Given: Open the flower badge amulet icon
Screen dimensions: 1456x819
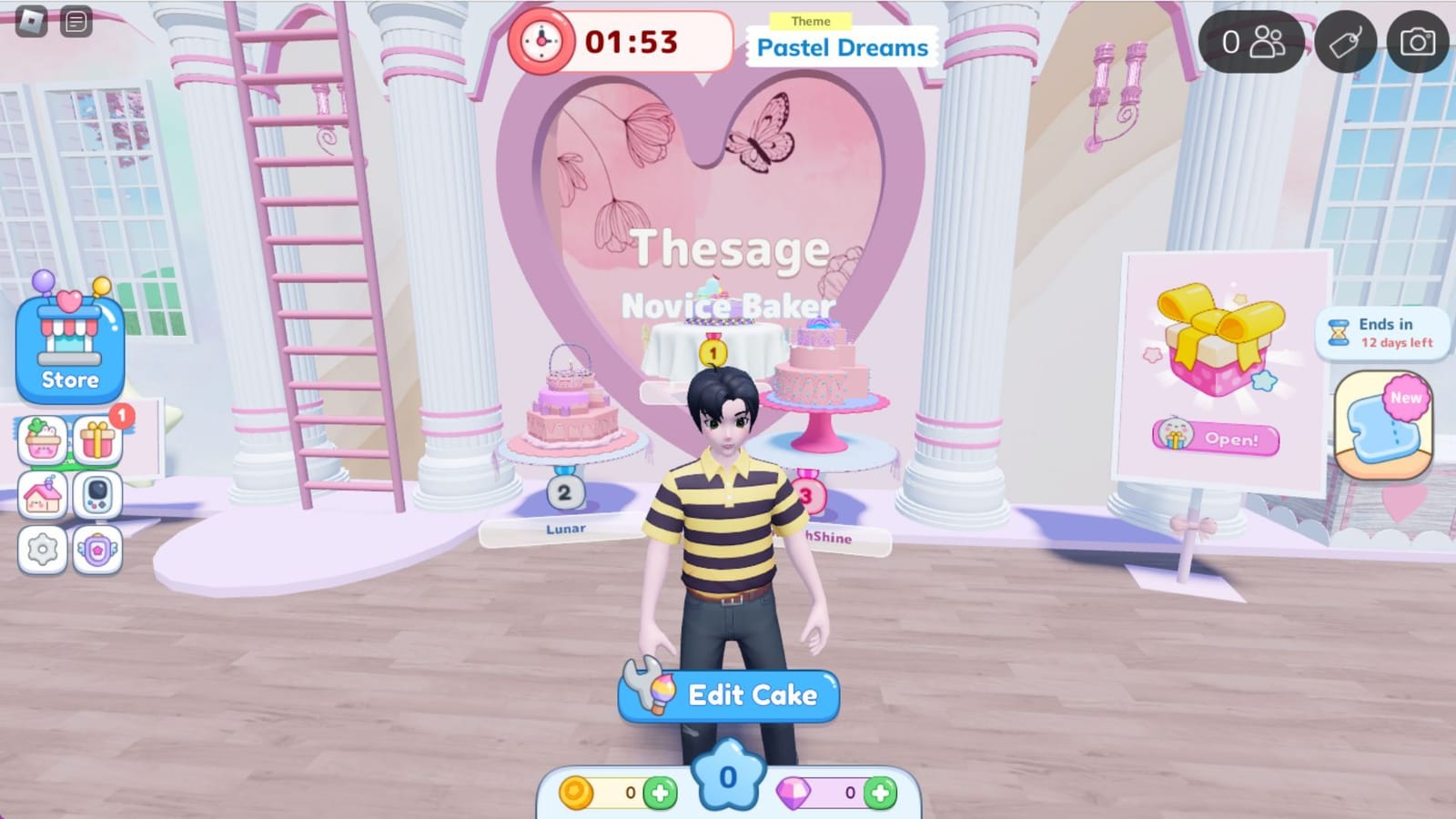Looking at the screenshot, I should click(x=98, y=548).
